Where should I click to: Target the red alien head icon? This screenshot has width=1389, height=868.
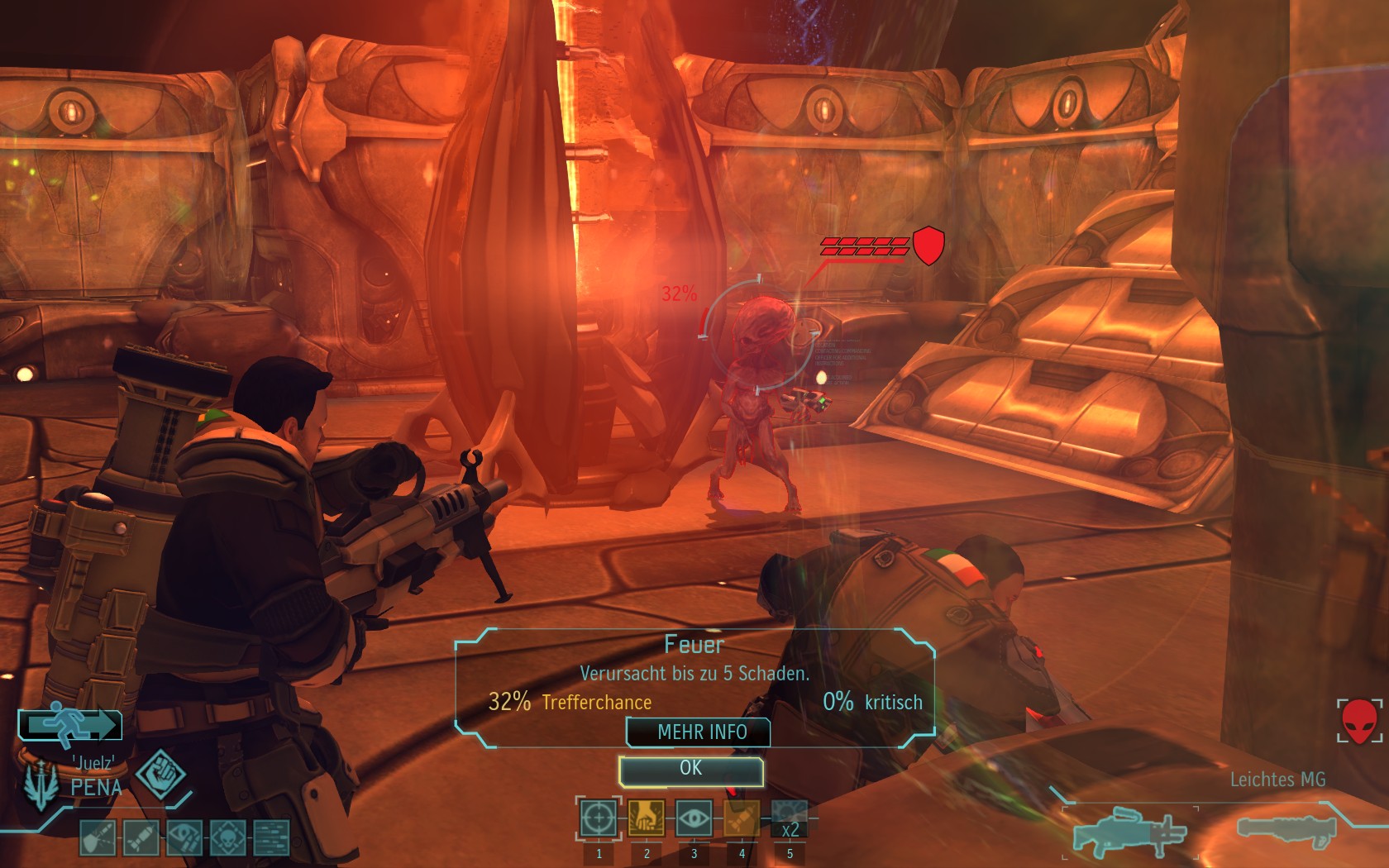[x=1359, y=721]
